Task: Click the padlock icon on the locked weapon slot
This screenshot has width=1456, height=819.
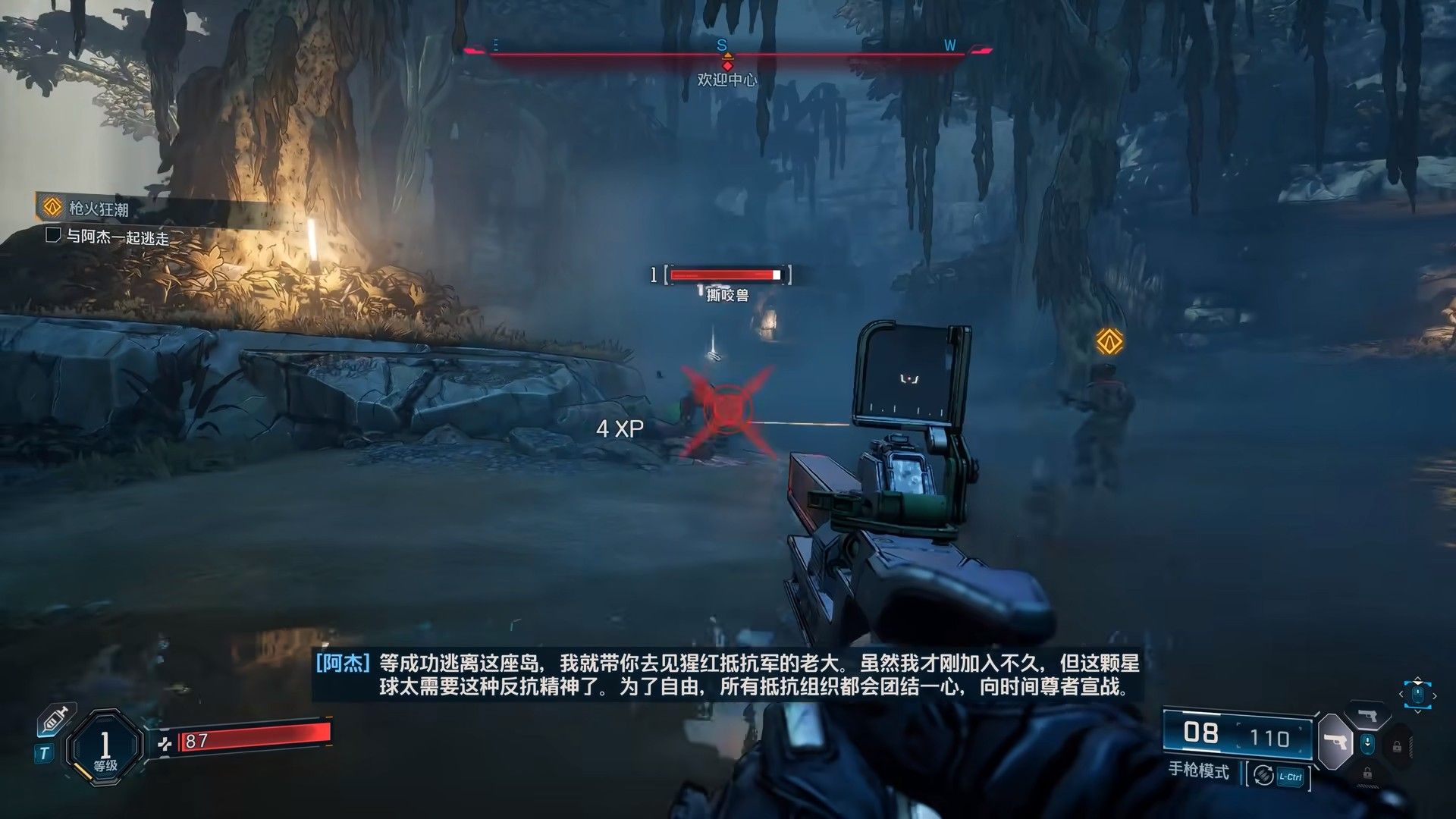Action: (1398, 745)
